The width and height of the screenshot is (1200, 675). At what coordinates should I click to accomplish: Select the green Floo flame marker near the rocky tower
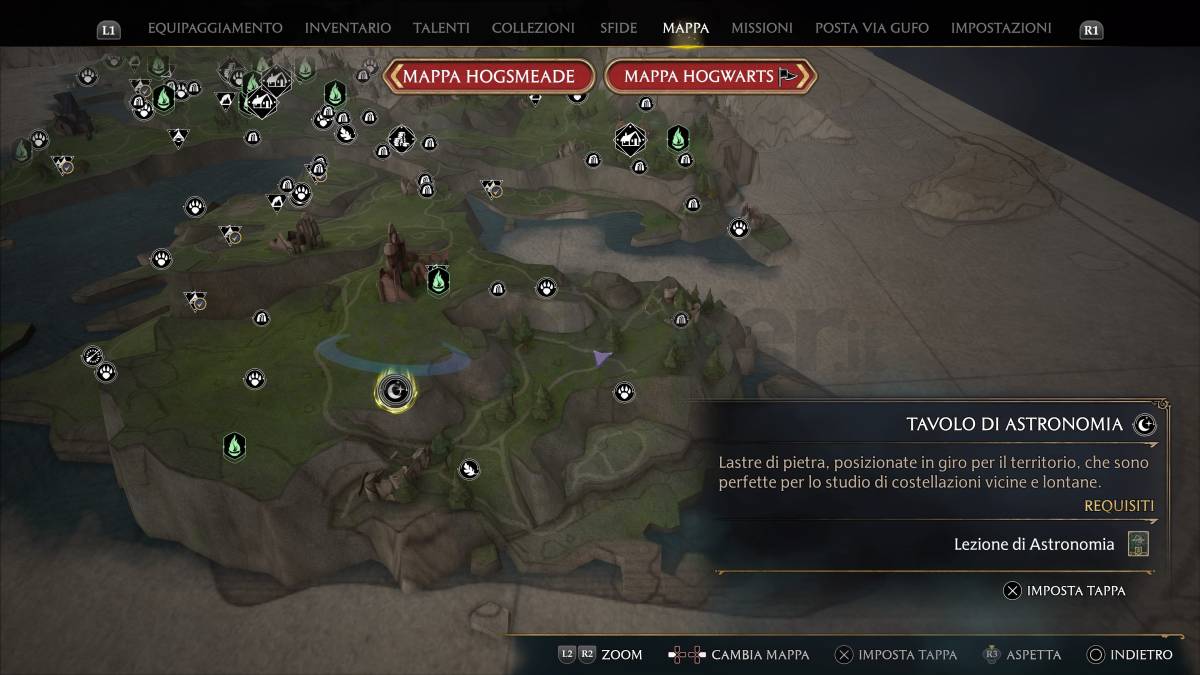click(x=437, y=280)
